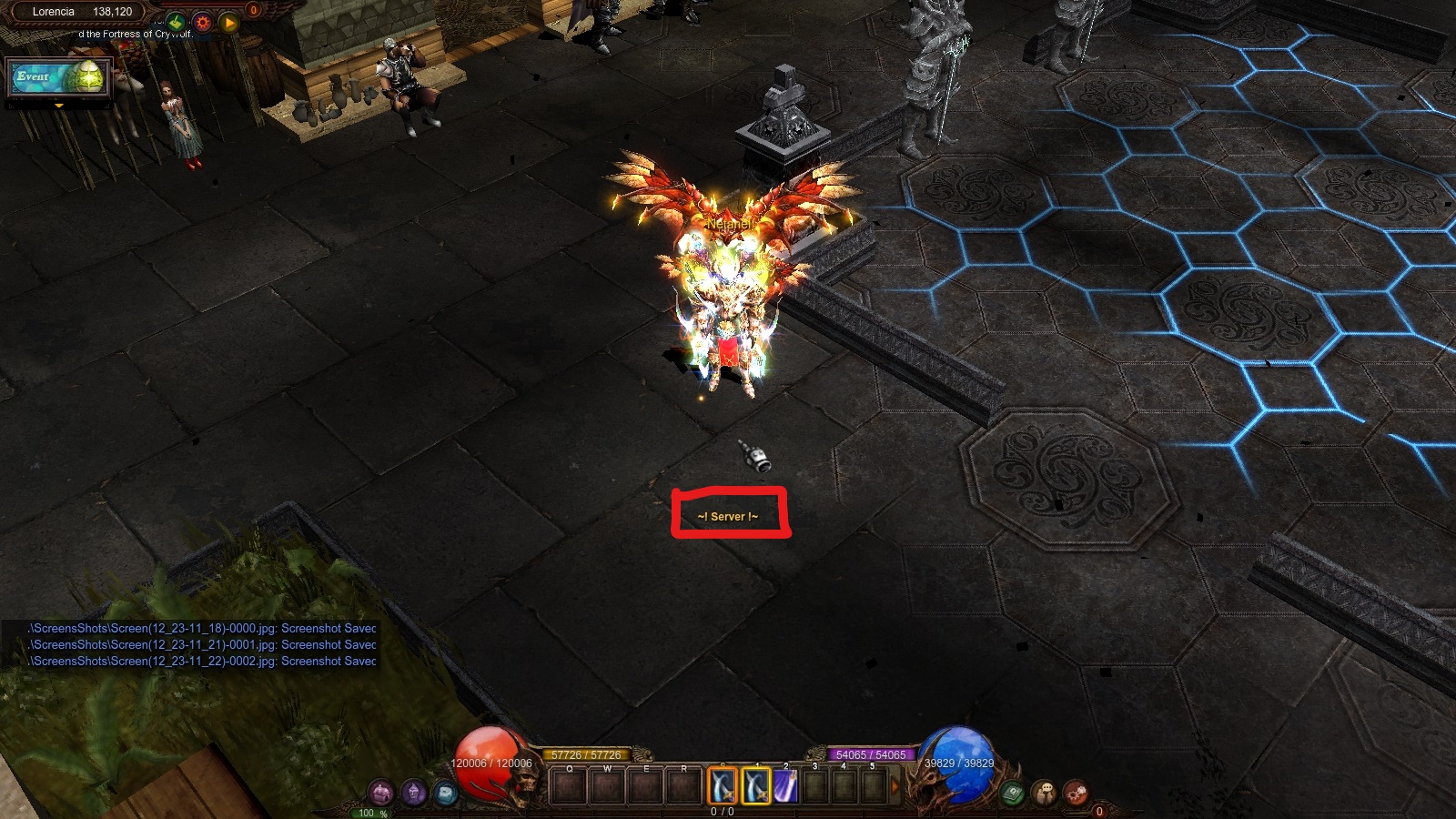Click the green map icon at top

pos(177,21)
